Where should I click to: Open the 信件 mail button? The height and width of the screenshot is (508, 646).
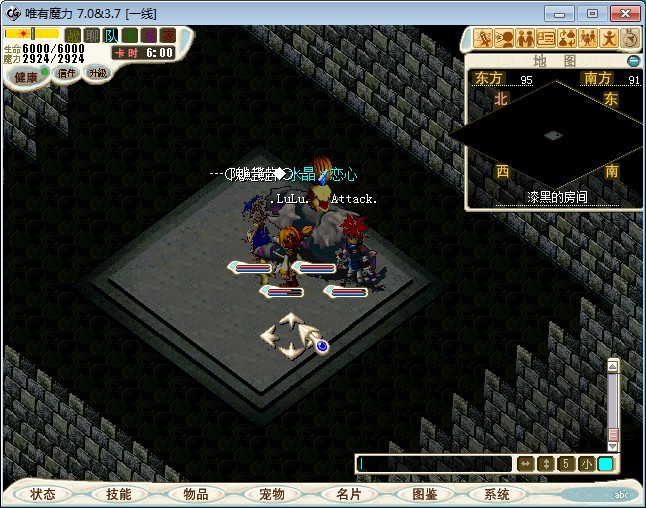(66, 73)
